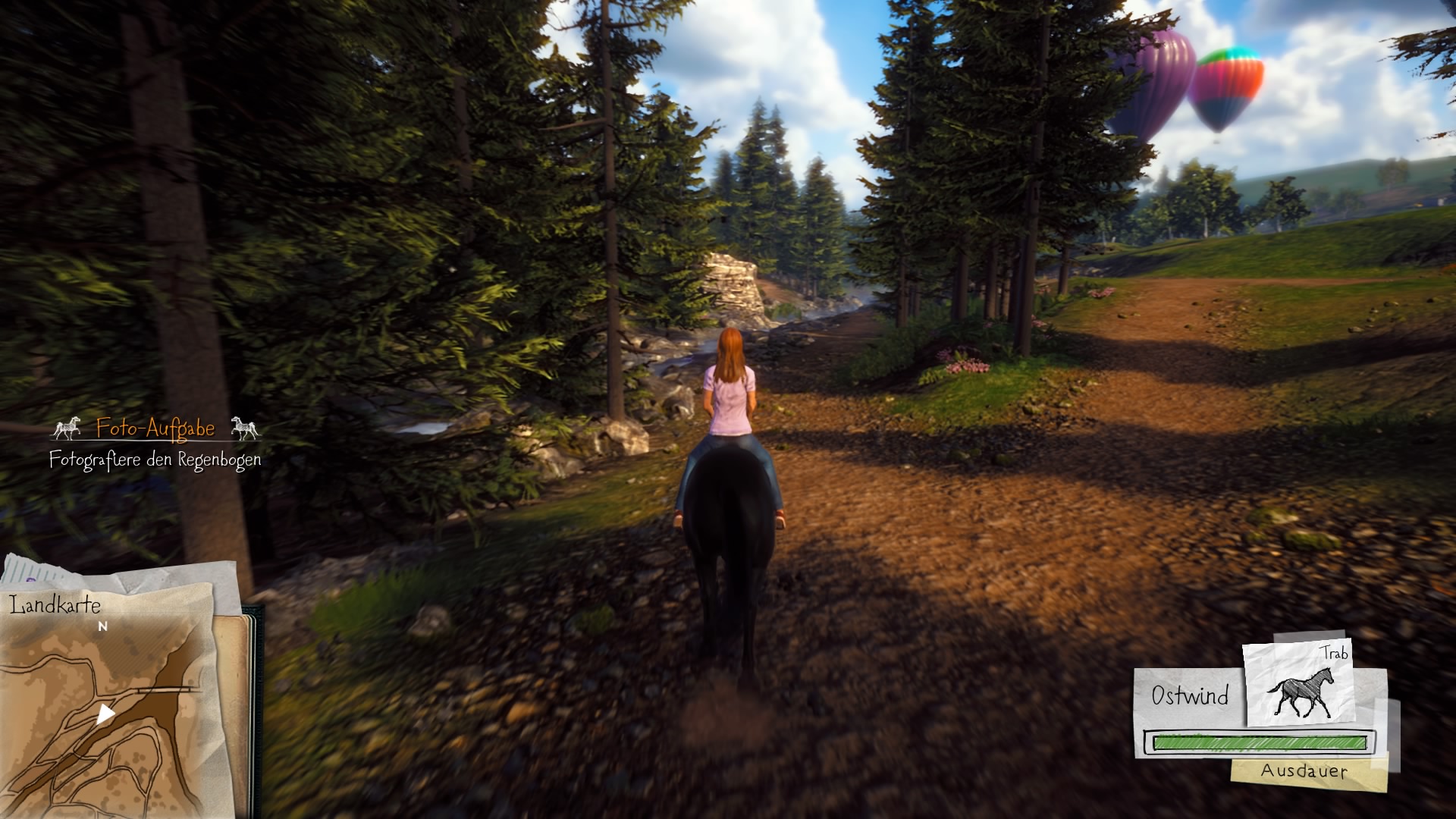Image resolution: width=1456 pixels, height=819 pixels.
Task: Click the white player arrow on the map
Action: (x=105, y=714)
